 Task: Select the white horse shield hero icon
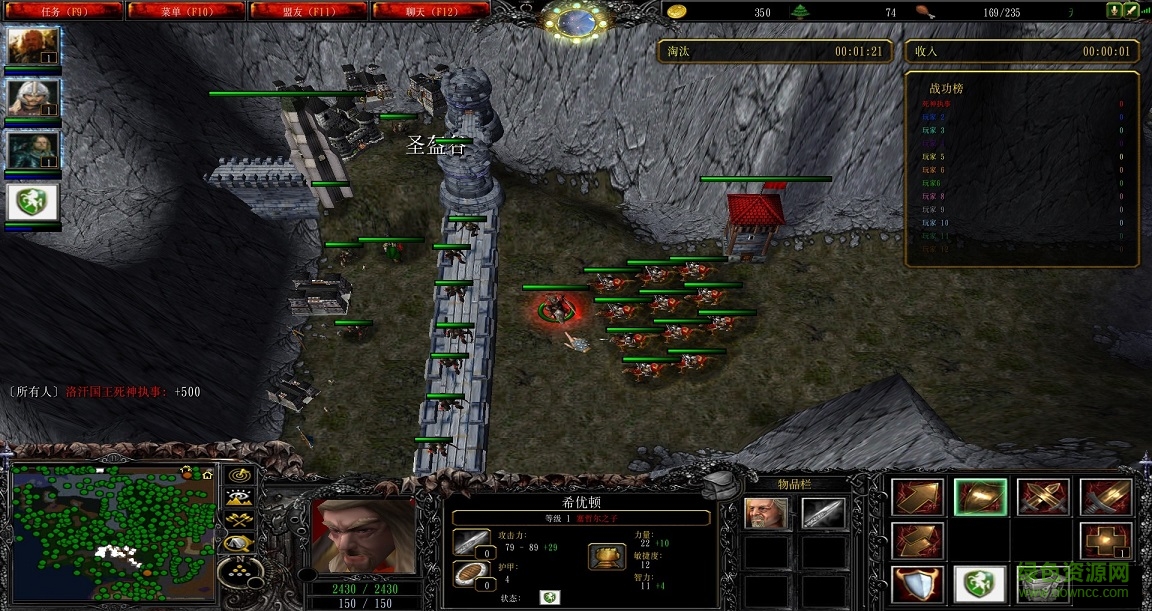click(33, 203)
